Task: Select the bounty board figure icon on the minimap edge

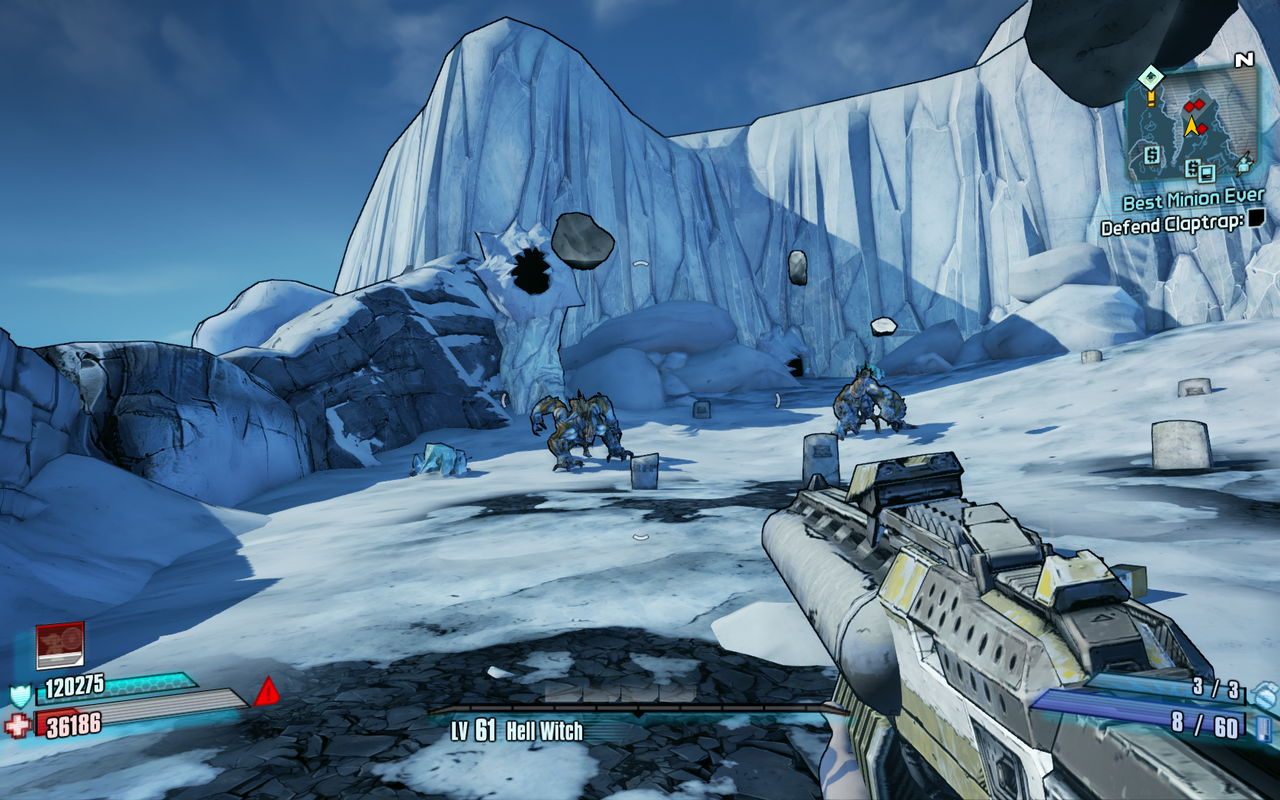Action: 1243,166
